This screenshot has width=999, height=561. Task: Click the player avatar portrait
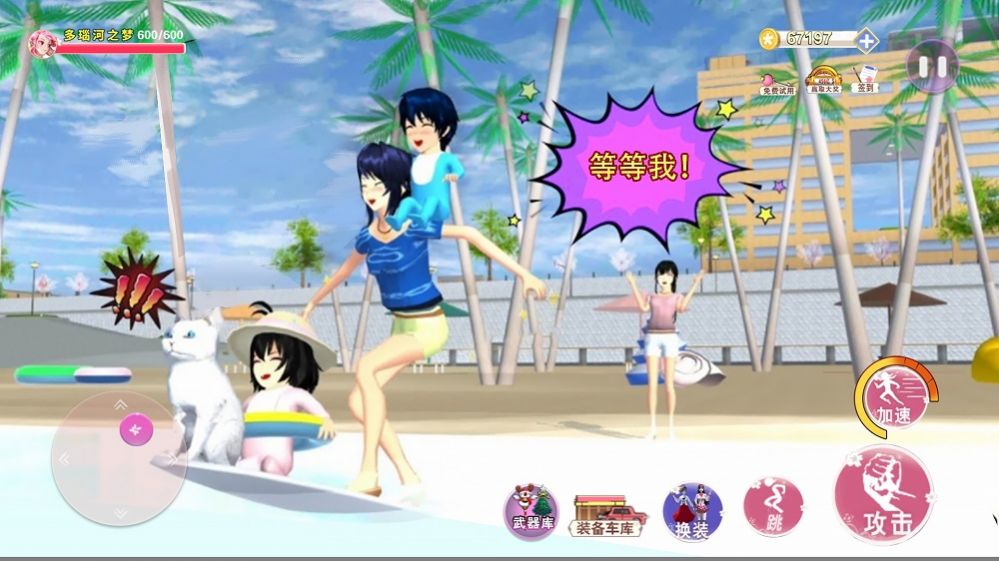[42, 42]
